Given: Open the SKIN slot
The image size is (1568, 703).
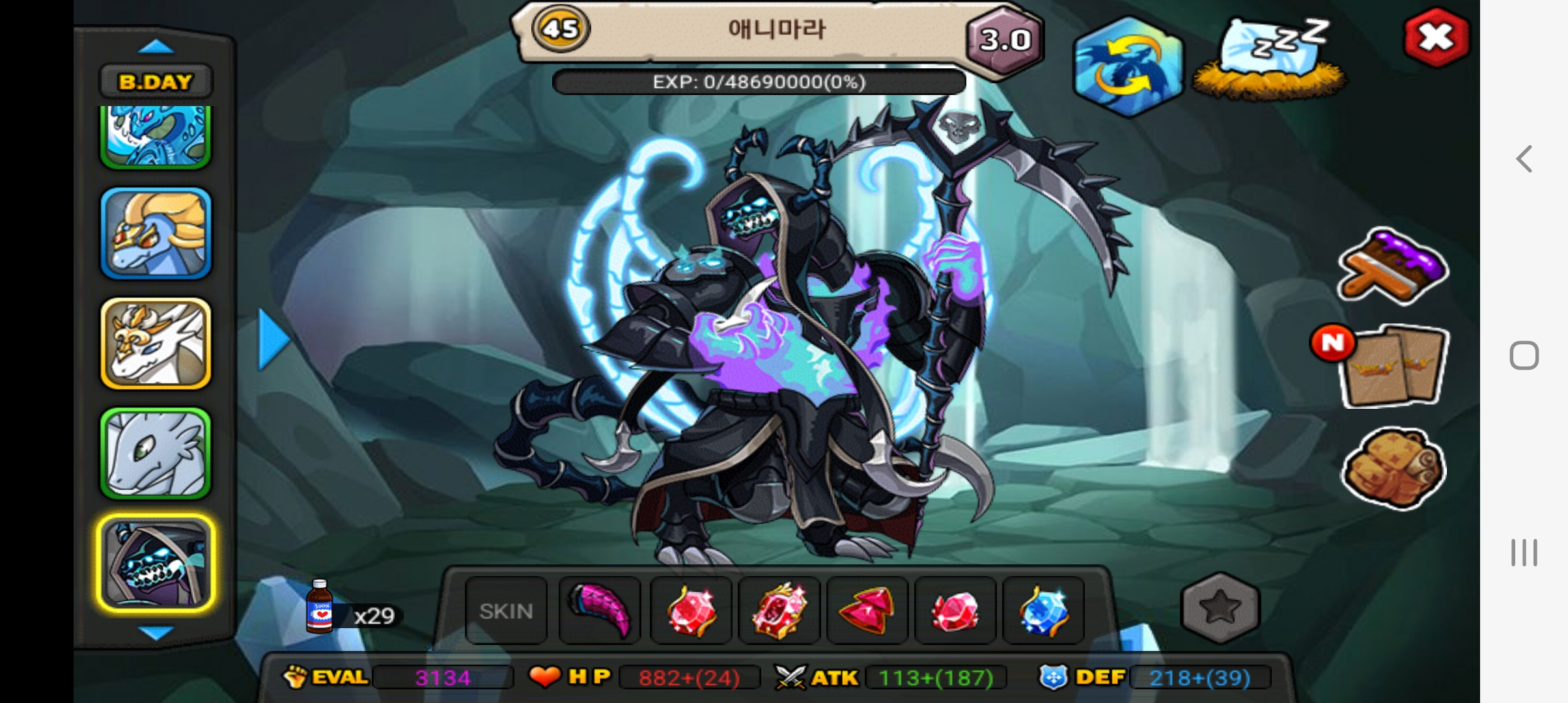Looking at the screenshot, I should pyautogui.click(x=506, y=611).
